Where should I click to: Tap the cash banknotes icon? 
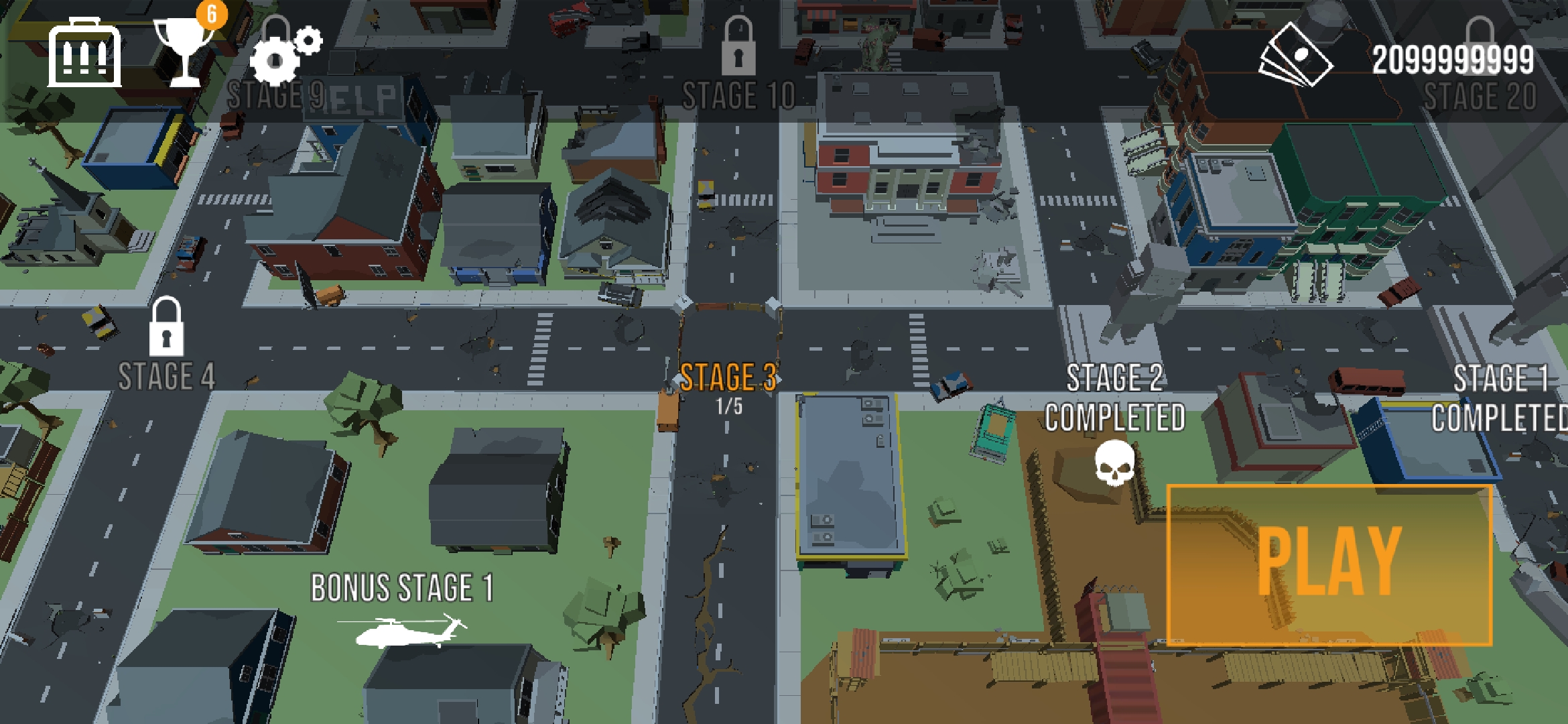pyautogui.click(x=1296, y=56)
